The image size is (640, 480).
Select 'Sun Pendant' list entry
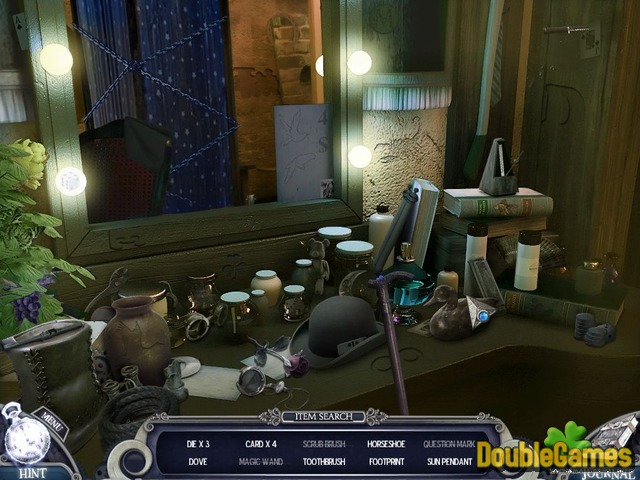click(x=449, y=461)
